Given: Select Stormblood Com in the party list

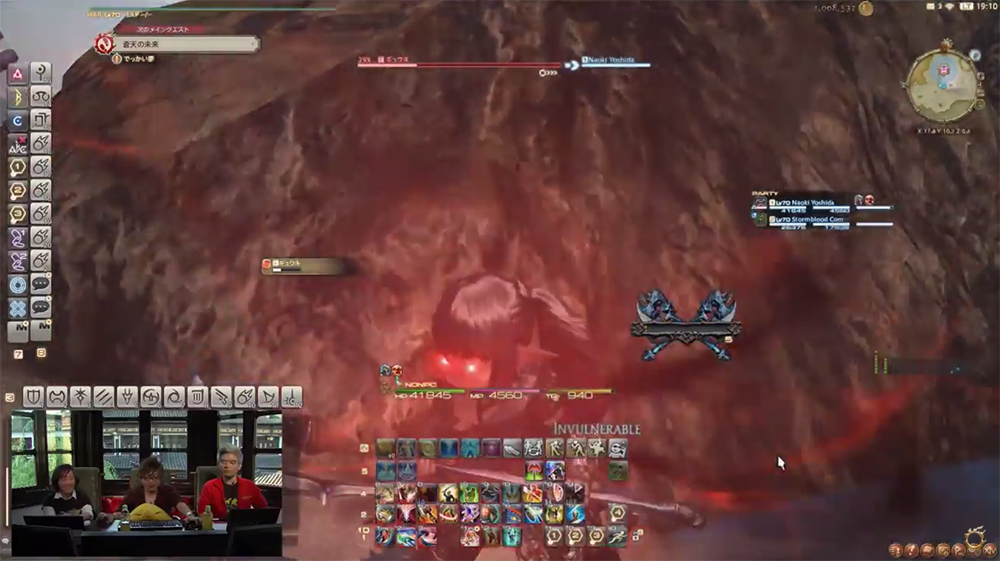Looking at the screenshot, I should 812,219.
